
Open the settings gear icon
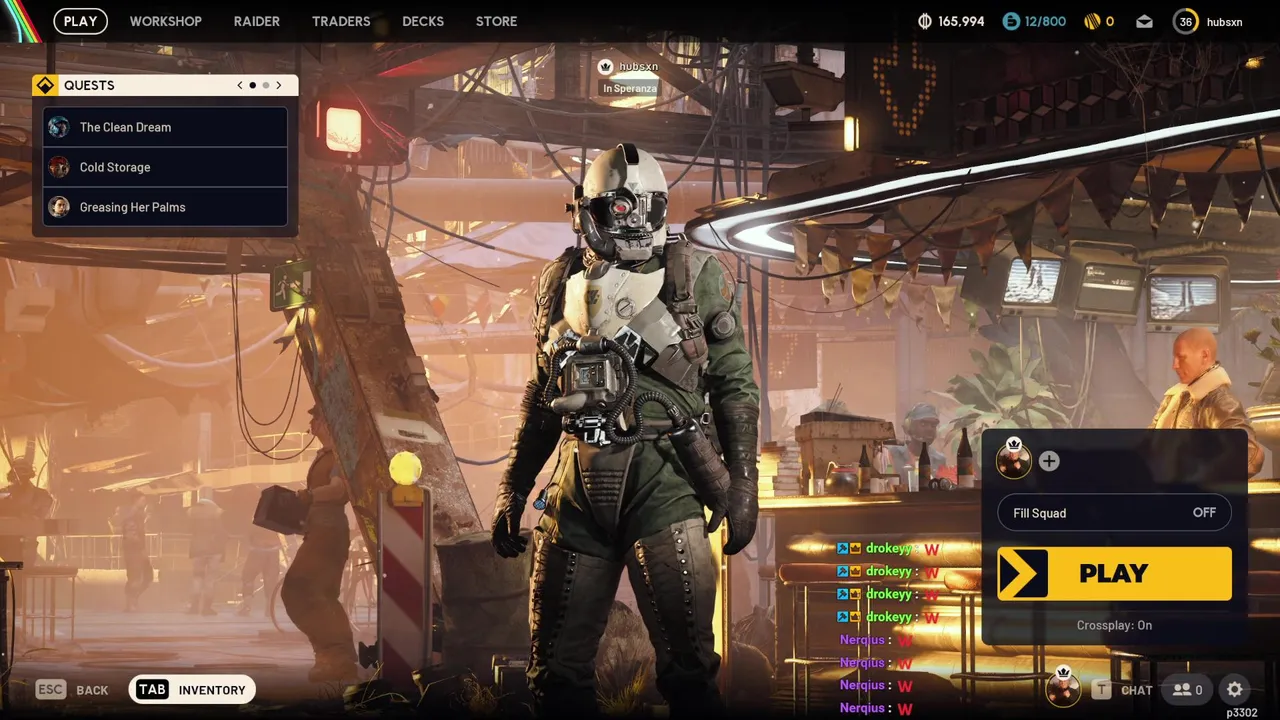1235,689
